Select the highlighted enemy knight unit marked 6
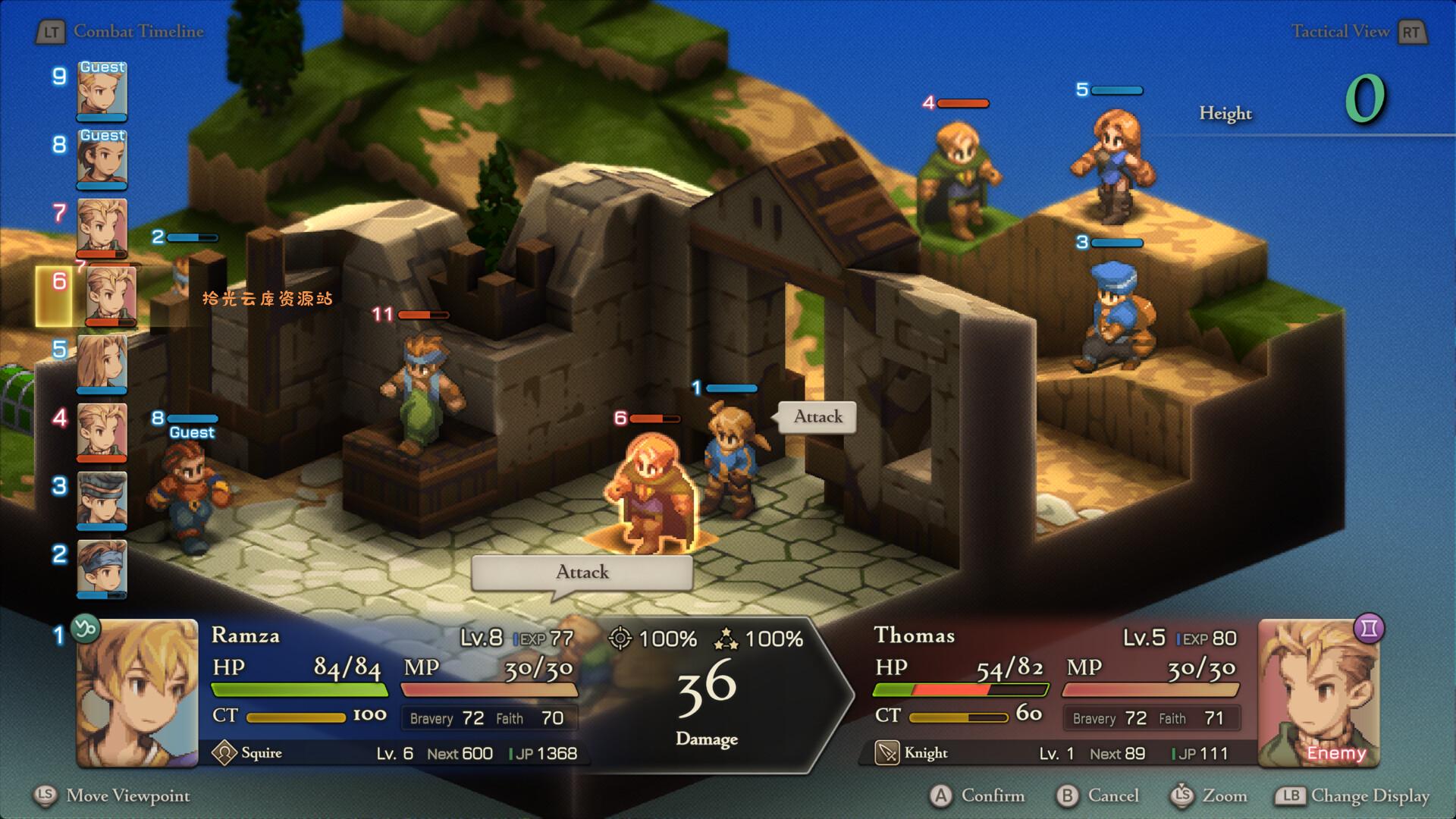1456x819 pixels. [651, 494]
